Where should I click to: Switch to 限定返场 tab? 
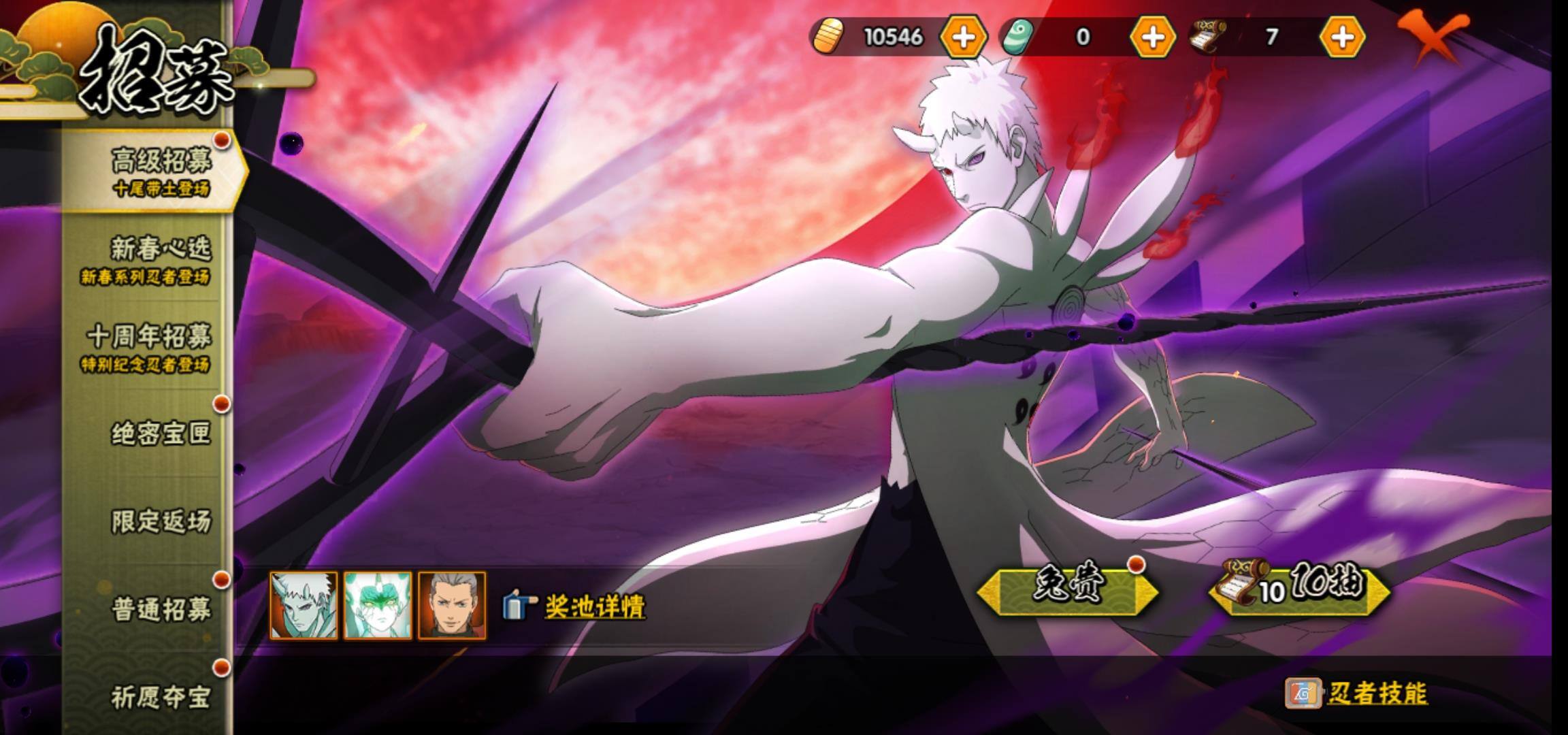pos(161,521)
